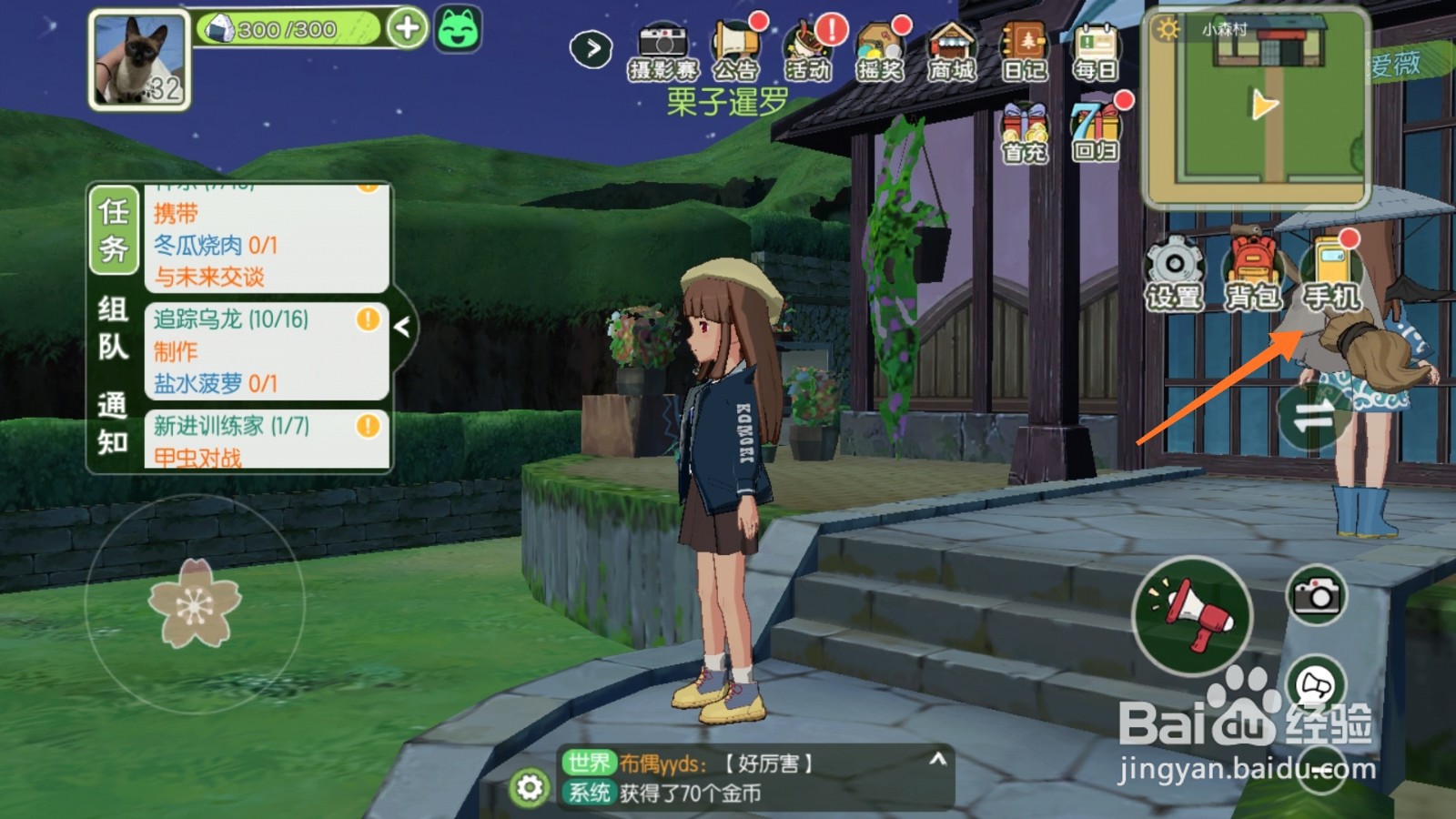The height and width of the screenshot is (819, 1456).
Task: Open the 商城 shop
Action: pyautogui.click(x=952, y=52)
